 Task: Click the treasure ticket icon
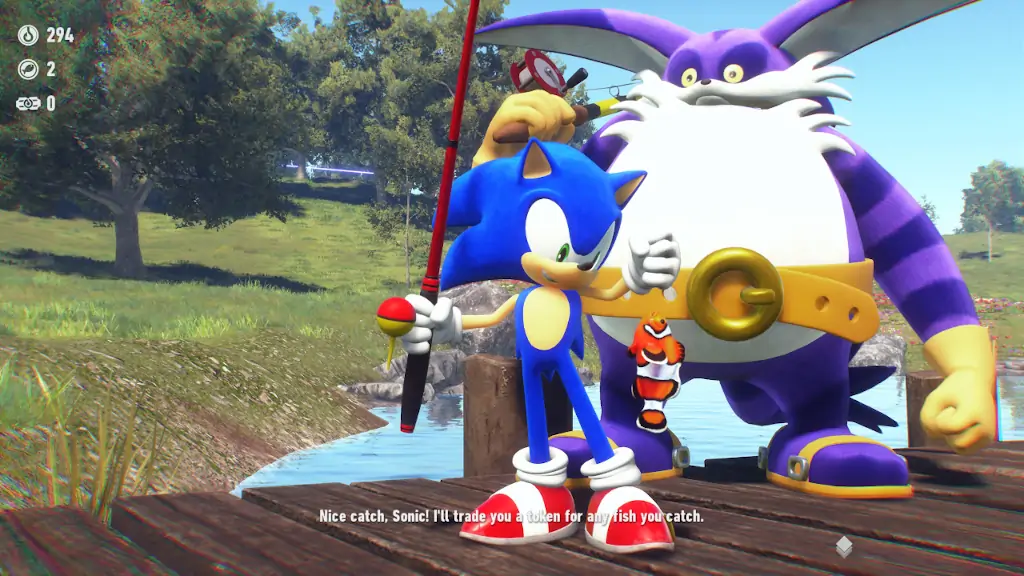pyautogui.click(x=28, y=103)
